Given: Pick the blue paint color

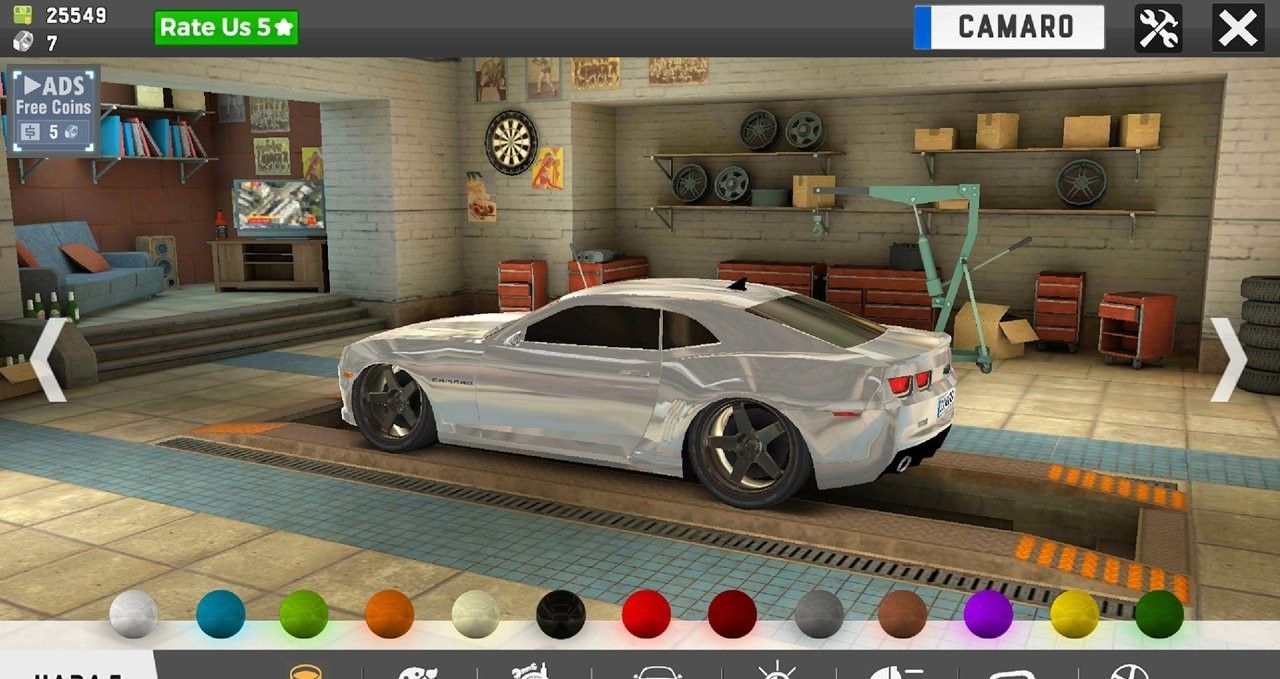Looking at the screenshot, I should pyautogui.click(x=220, y=614).
